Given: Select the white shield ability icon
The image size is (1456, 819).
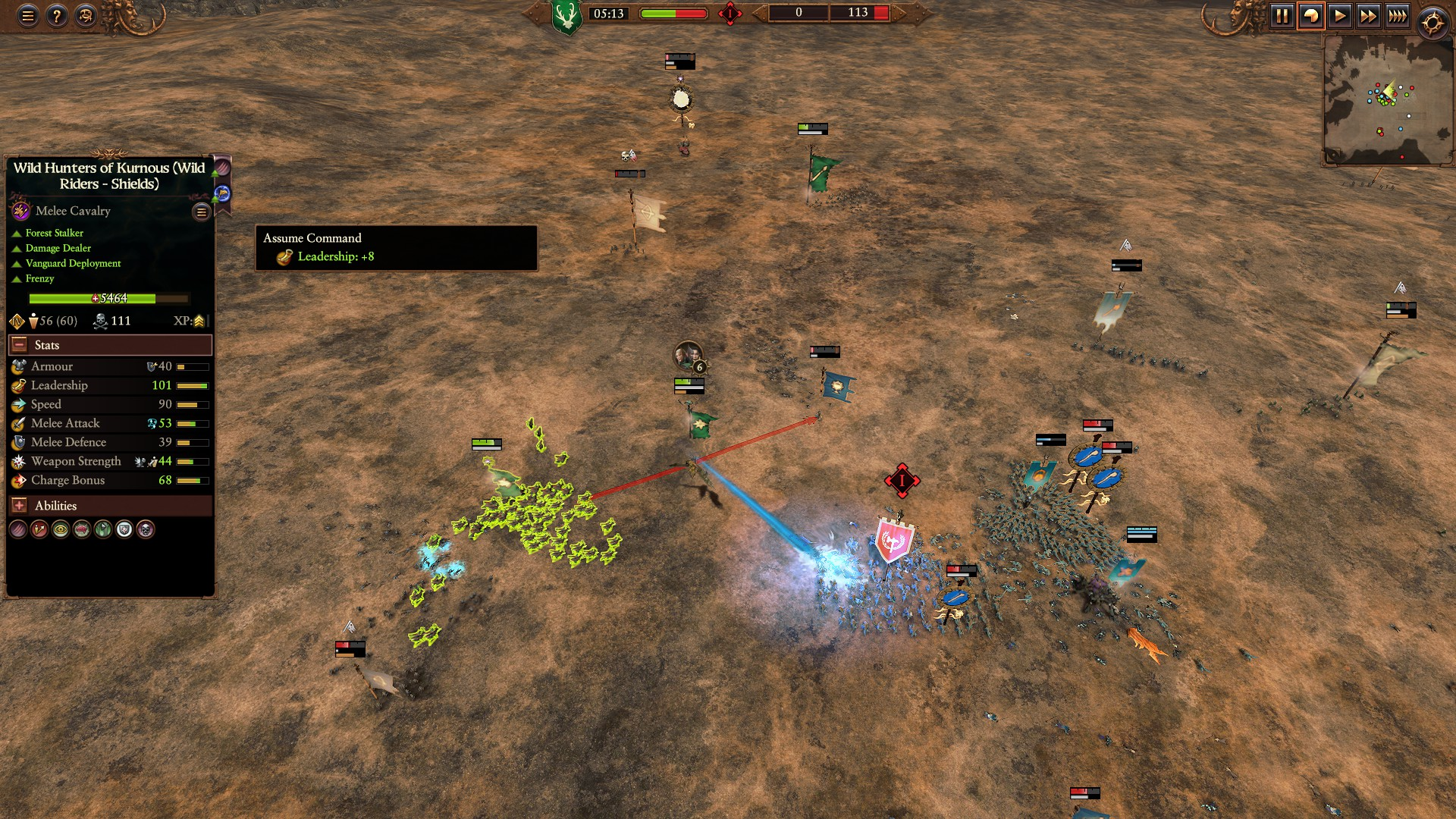Looking at the screenshot, I should pos(123,530).
